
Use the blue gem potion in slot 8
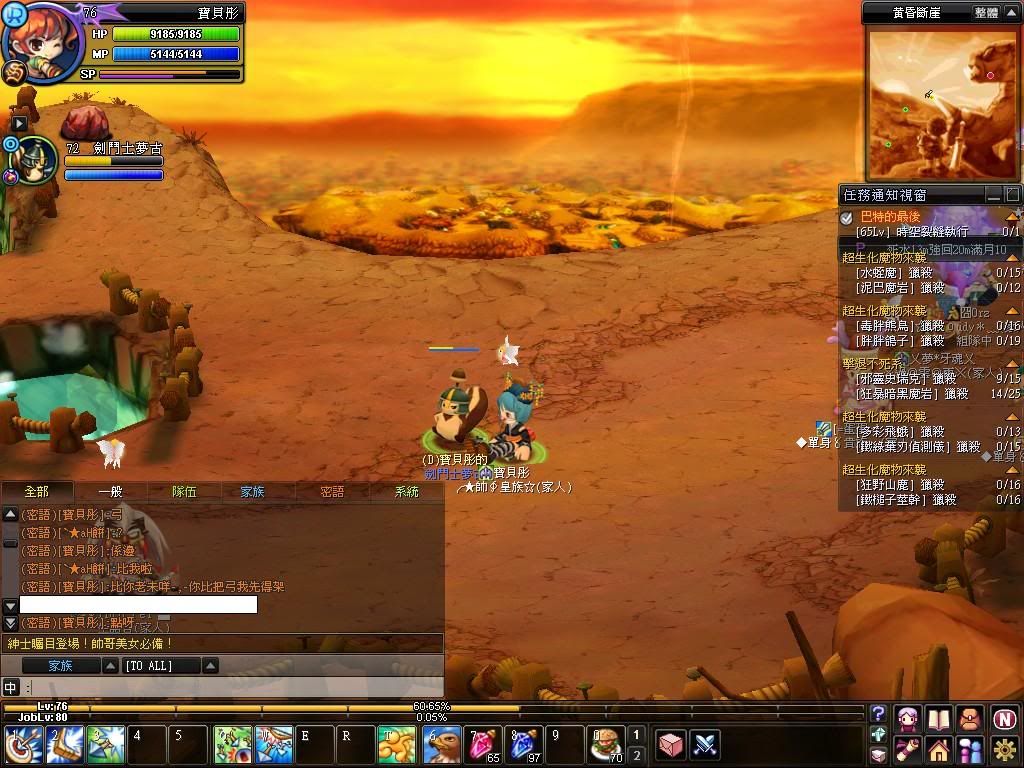pos(525,746)
